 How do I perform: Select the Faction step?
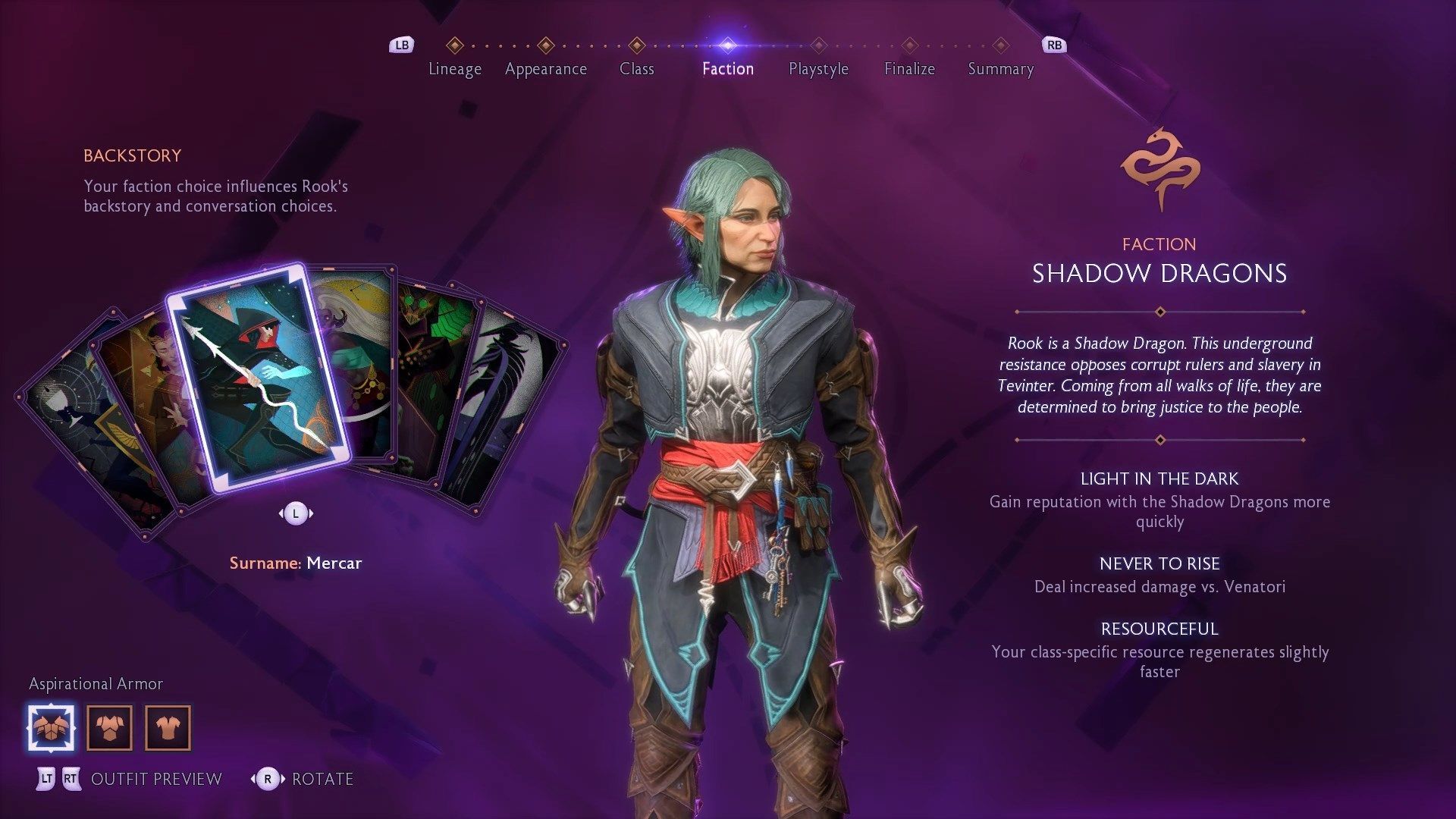[x=727, y=68]
